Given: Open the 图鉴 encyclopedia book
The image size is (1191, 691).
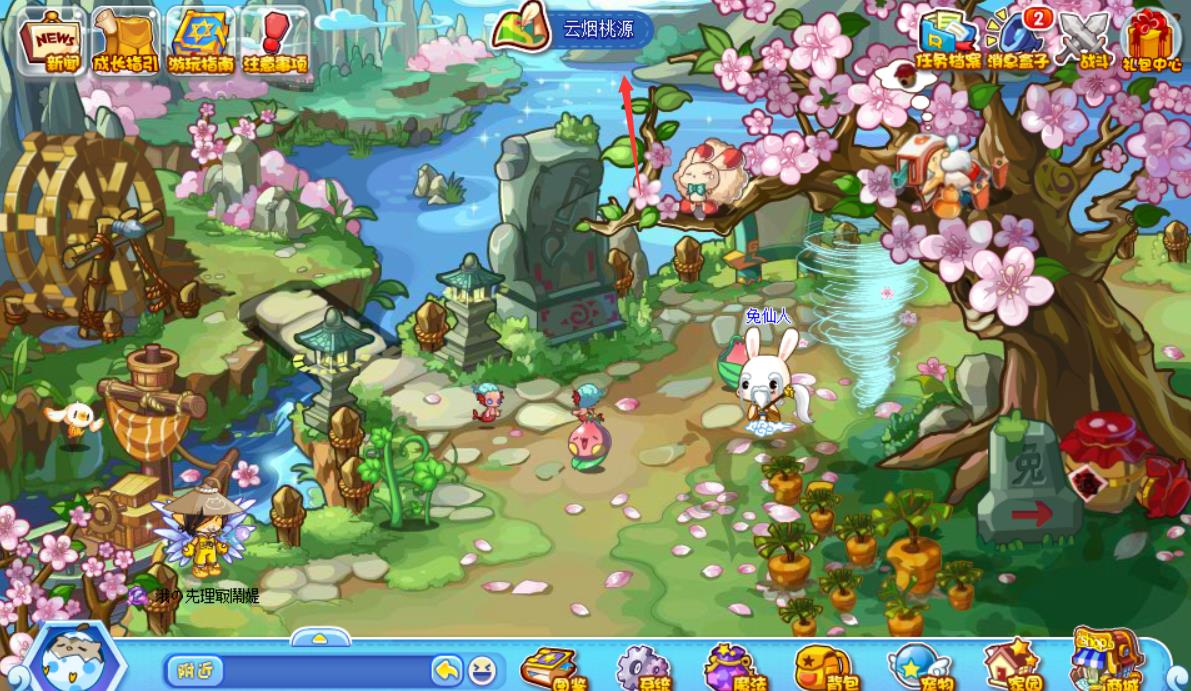Looking at the screenshot, I should 549,668.
